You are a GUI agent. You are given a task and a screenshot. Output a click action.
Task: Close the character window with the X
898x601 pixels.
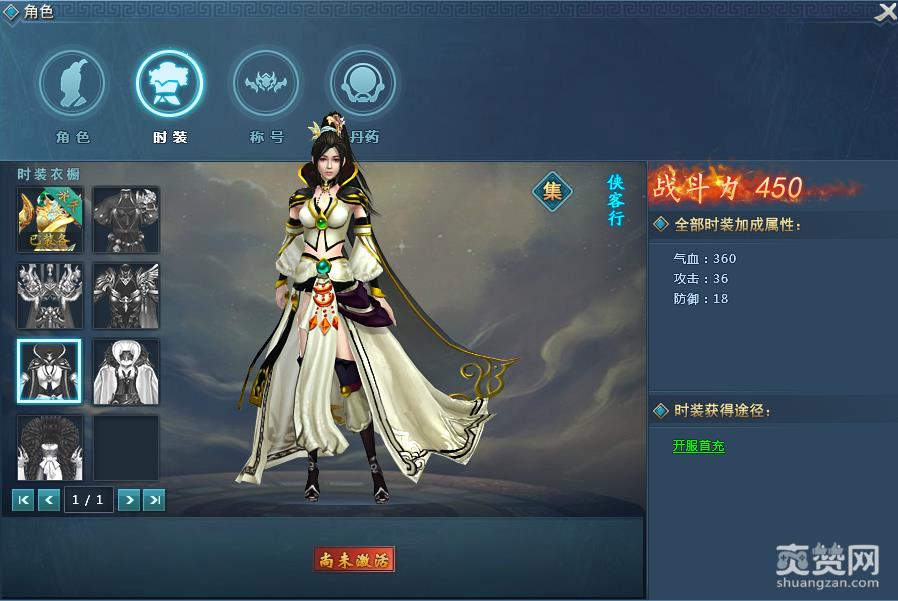(885, 12)
